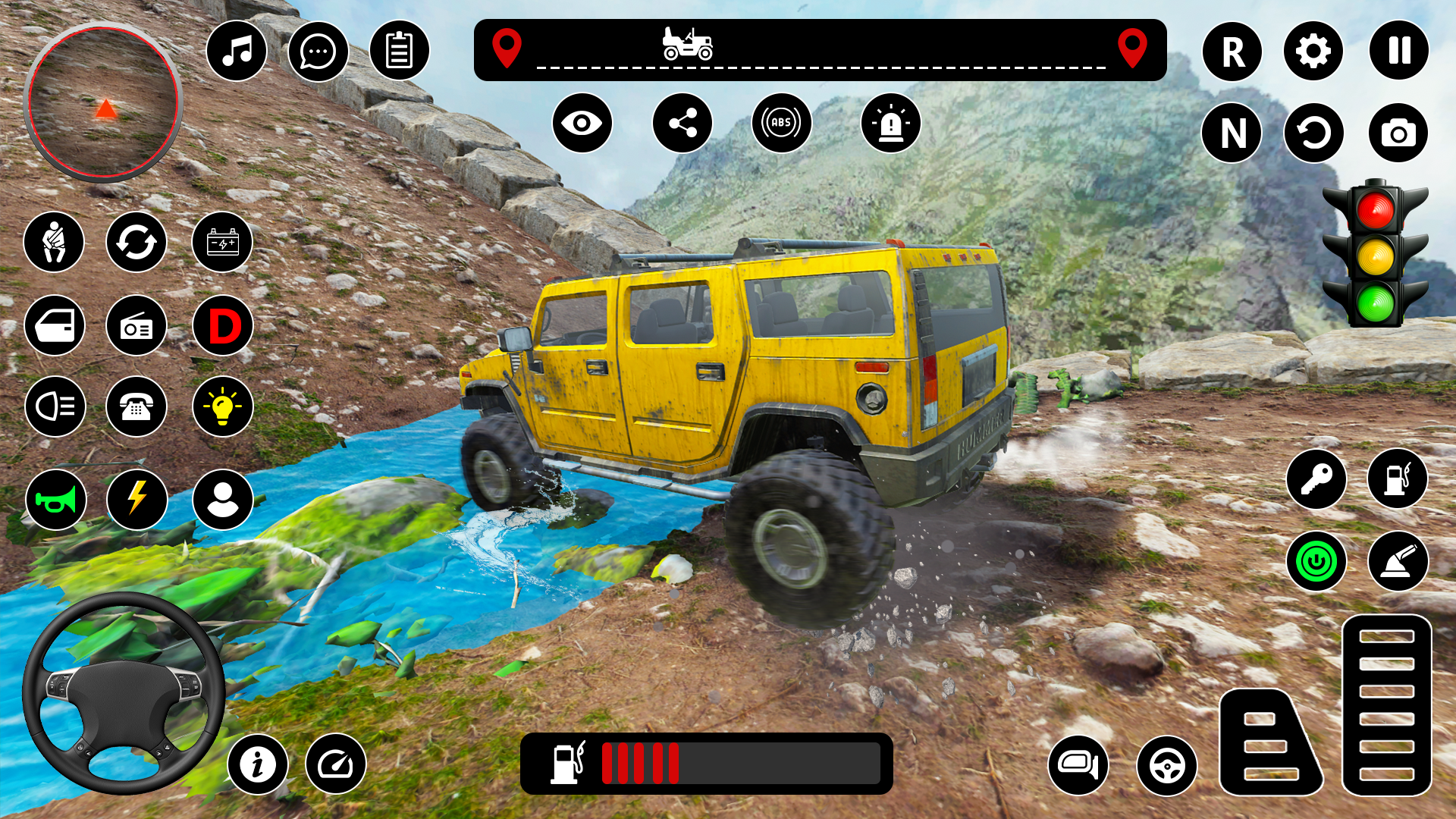Image resolution: width=1456 pixels, height=819 pixels.
Task: Honk the green horn button
Action: tap(55, 500)
